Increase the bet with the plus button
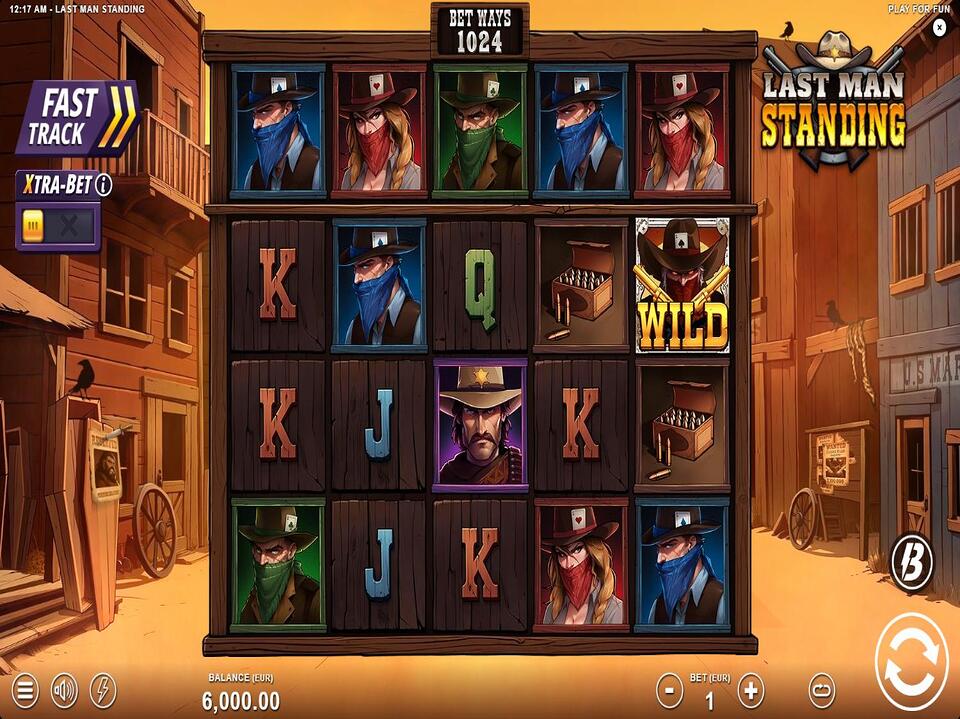This screenshot has width=960, height=719. 750,690
